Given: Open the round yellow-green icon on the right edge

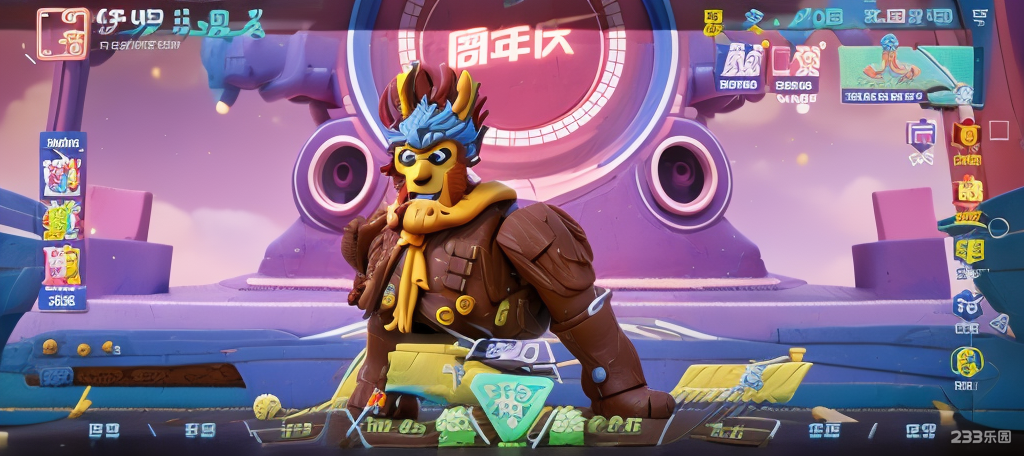Looking at the screenshot, I should point(967,361).
